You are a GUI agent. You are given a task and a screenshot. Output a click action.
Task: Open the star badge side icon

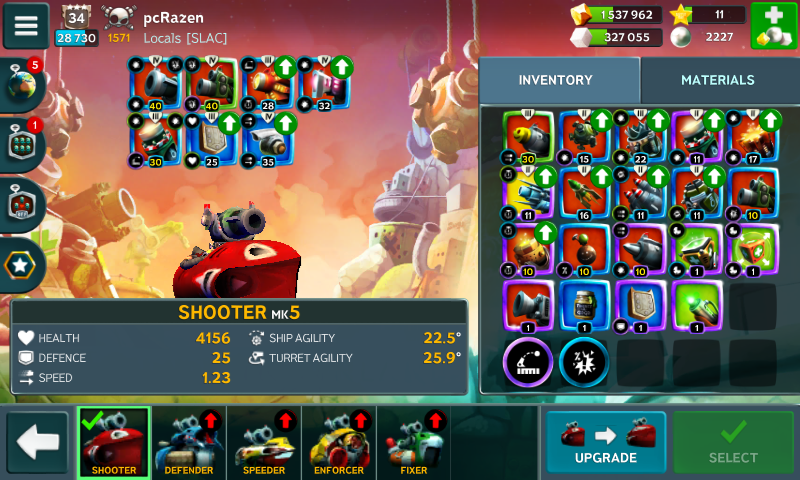pos(22,265)
